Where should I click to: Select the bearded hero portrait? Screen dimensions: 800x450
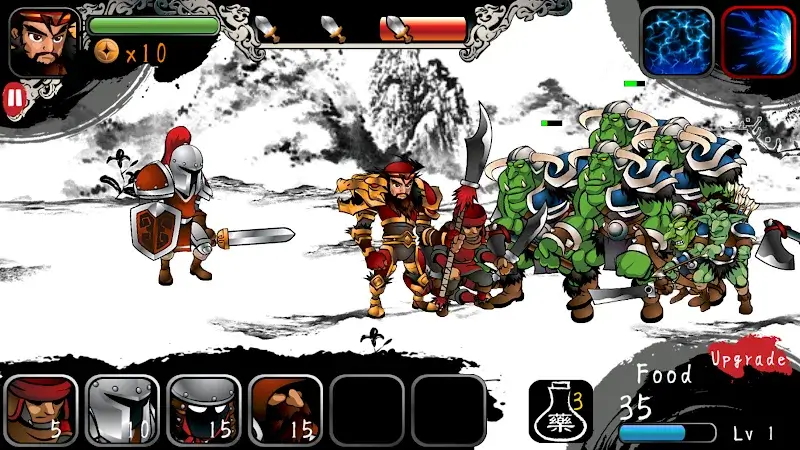pos(44,42)
